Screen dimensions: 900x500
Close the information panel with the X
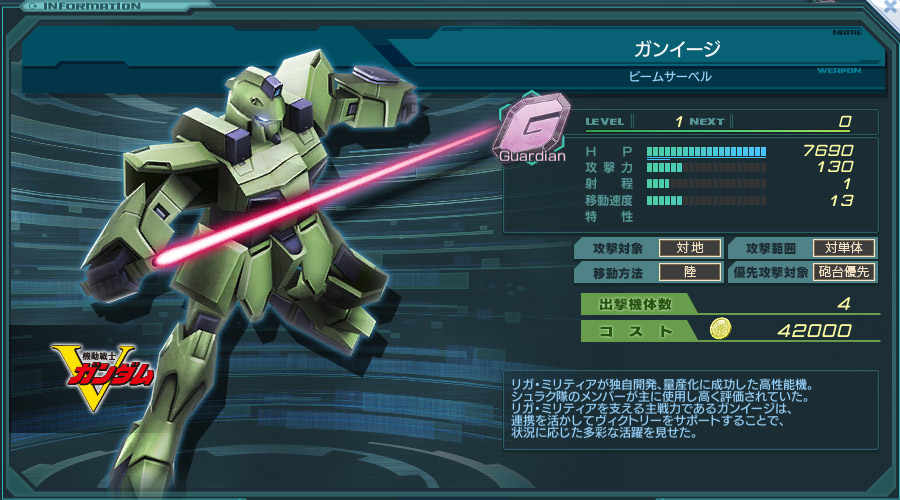click(889, 7)
